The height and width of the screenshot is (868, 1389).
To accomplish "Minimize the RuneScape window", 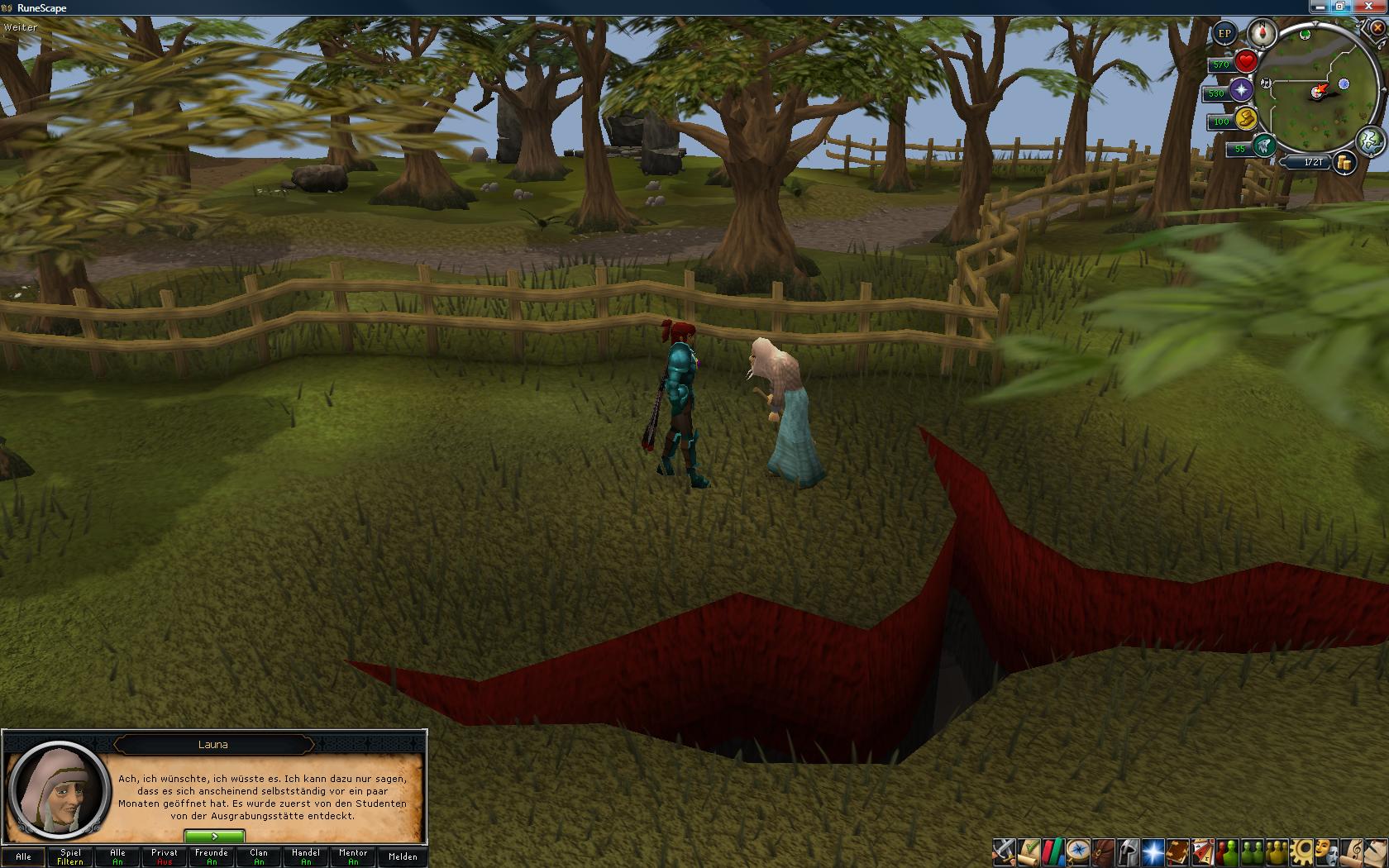I will coord(1321,7).
